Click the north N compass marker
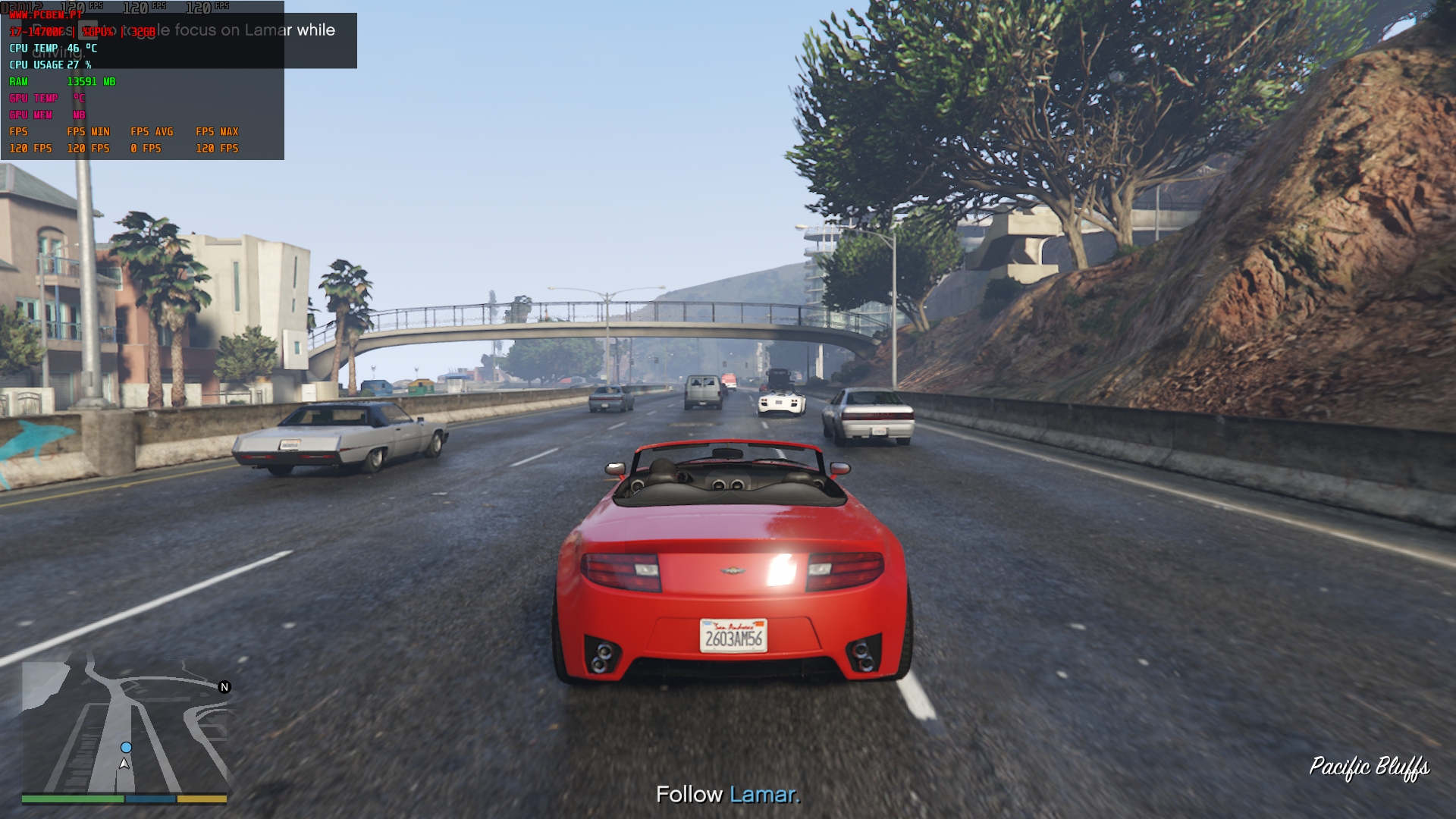Viewport: 1456px width, 819px height. pos(224,687)
